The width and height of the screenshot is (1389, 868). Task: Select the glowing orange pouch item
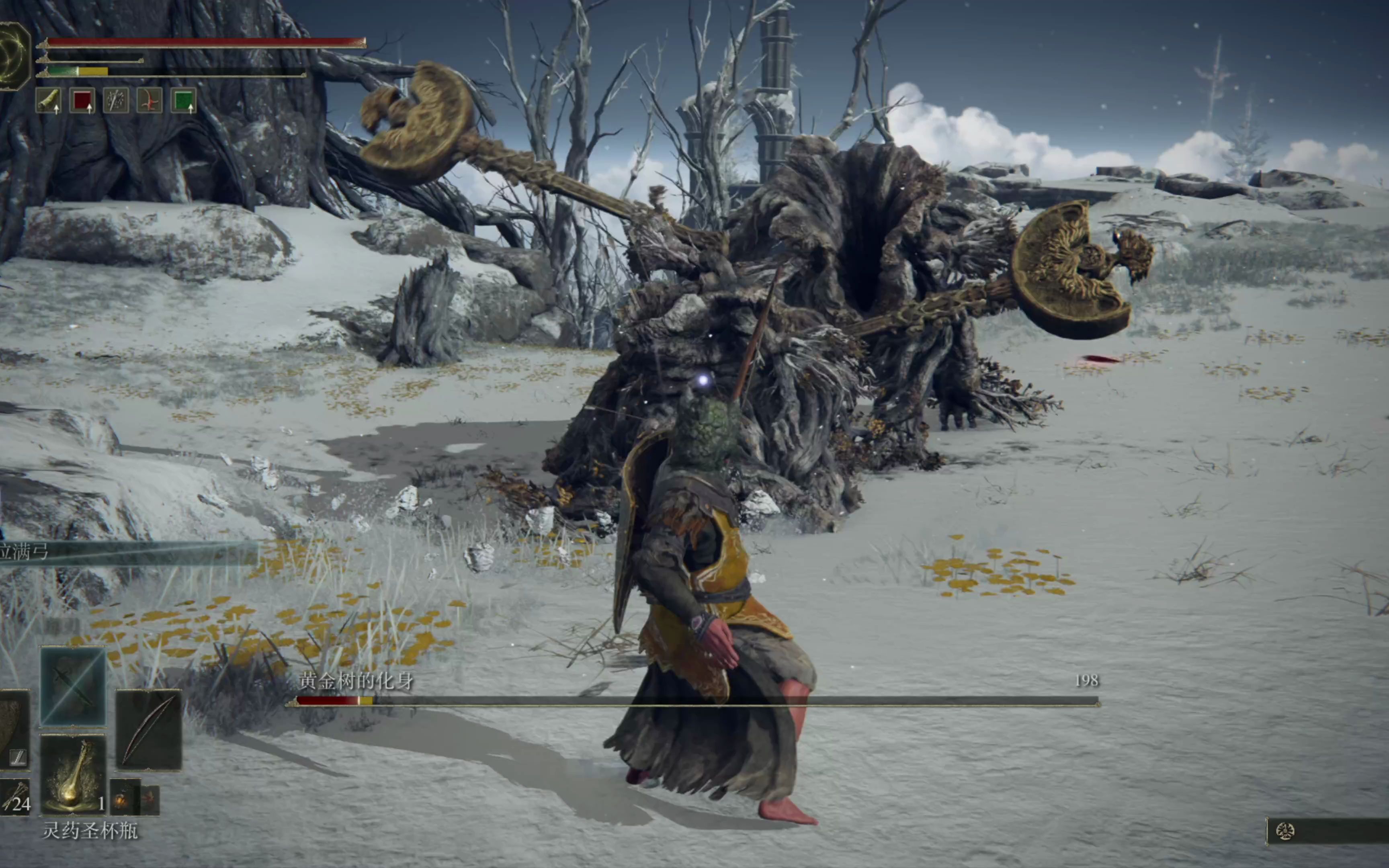click(124, 798)
